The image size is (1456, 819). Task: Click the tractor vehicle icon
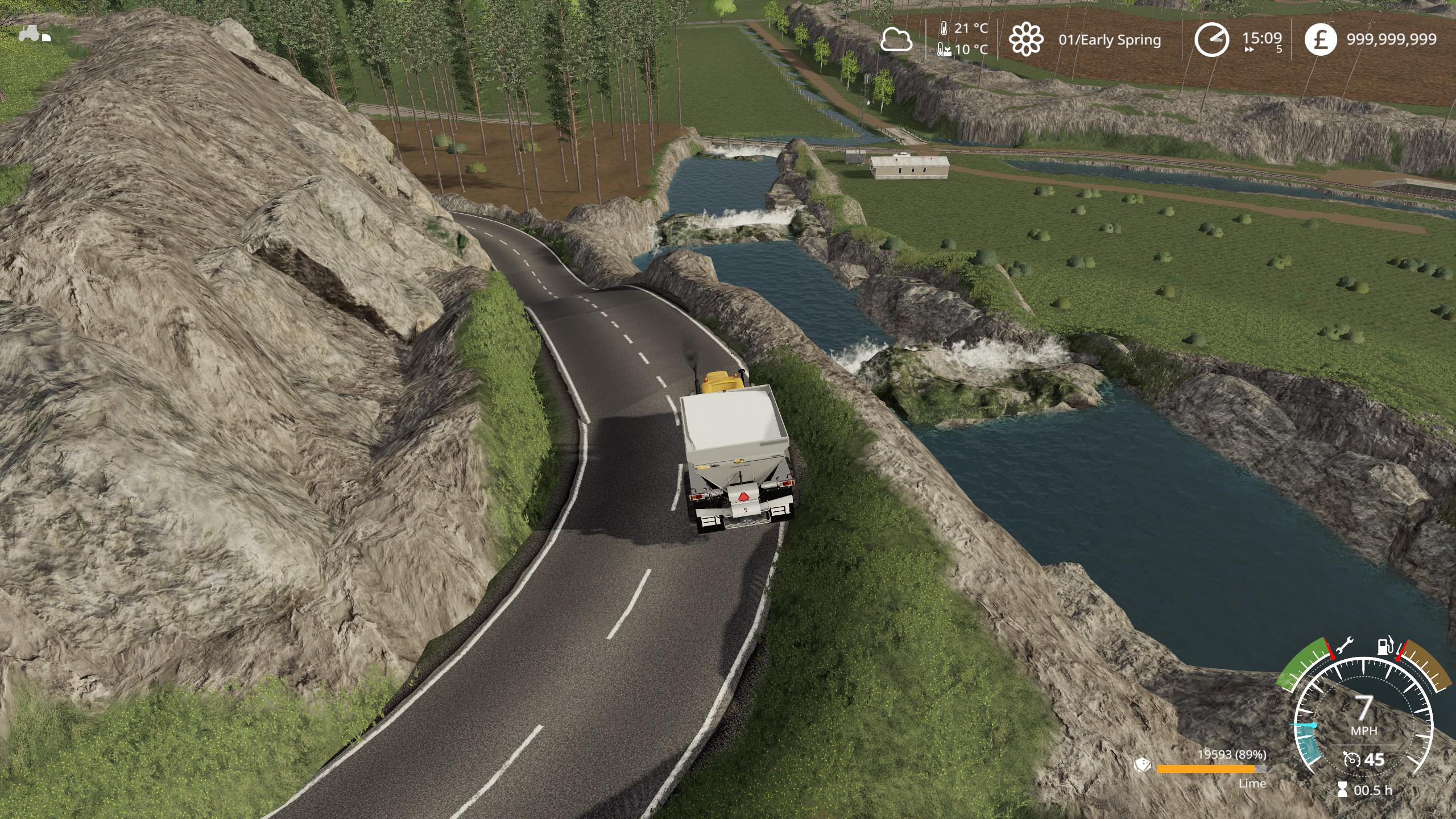point(35,35)
